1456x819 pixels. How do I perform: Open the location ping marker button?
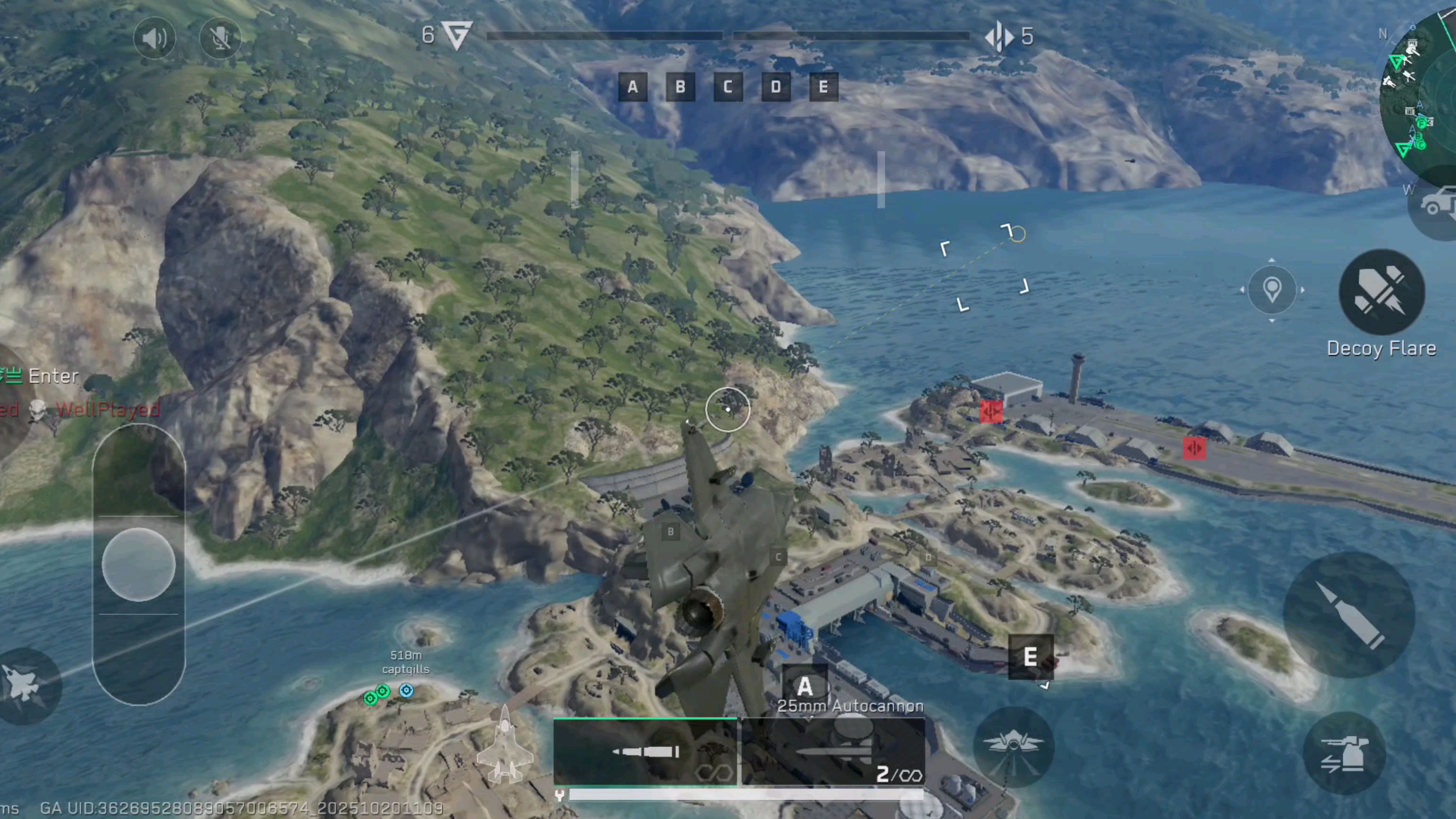(1272, 290)
